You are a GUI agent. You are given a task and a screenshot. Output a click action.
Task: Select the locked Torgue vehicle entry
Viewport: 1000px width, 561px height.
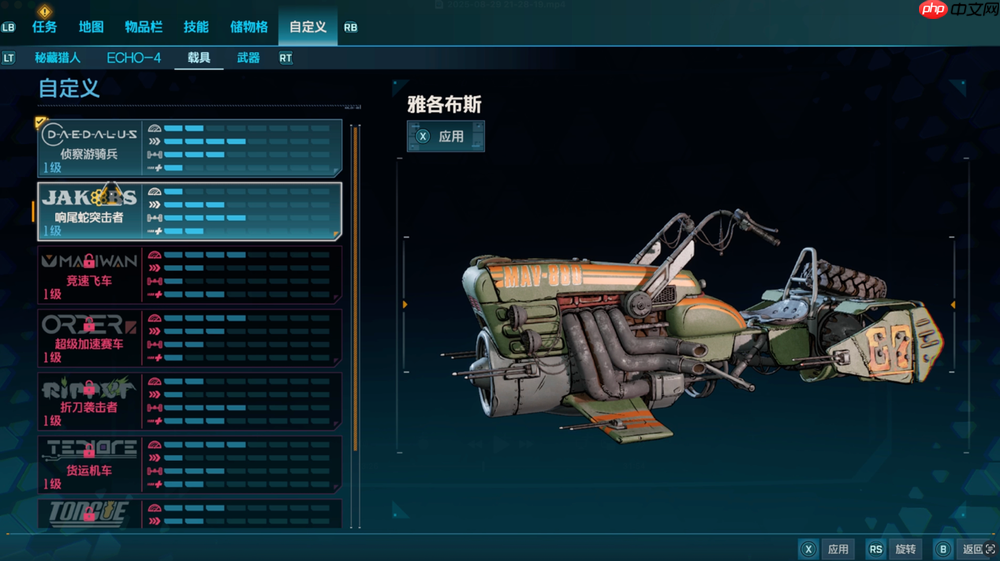click(x=190, y=514)
